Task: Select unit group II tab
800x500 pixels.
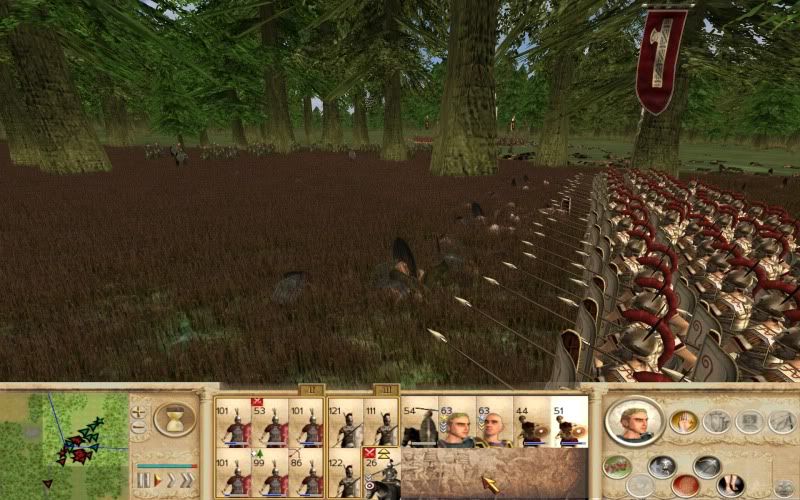Action: [x=385, y=389]
